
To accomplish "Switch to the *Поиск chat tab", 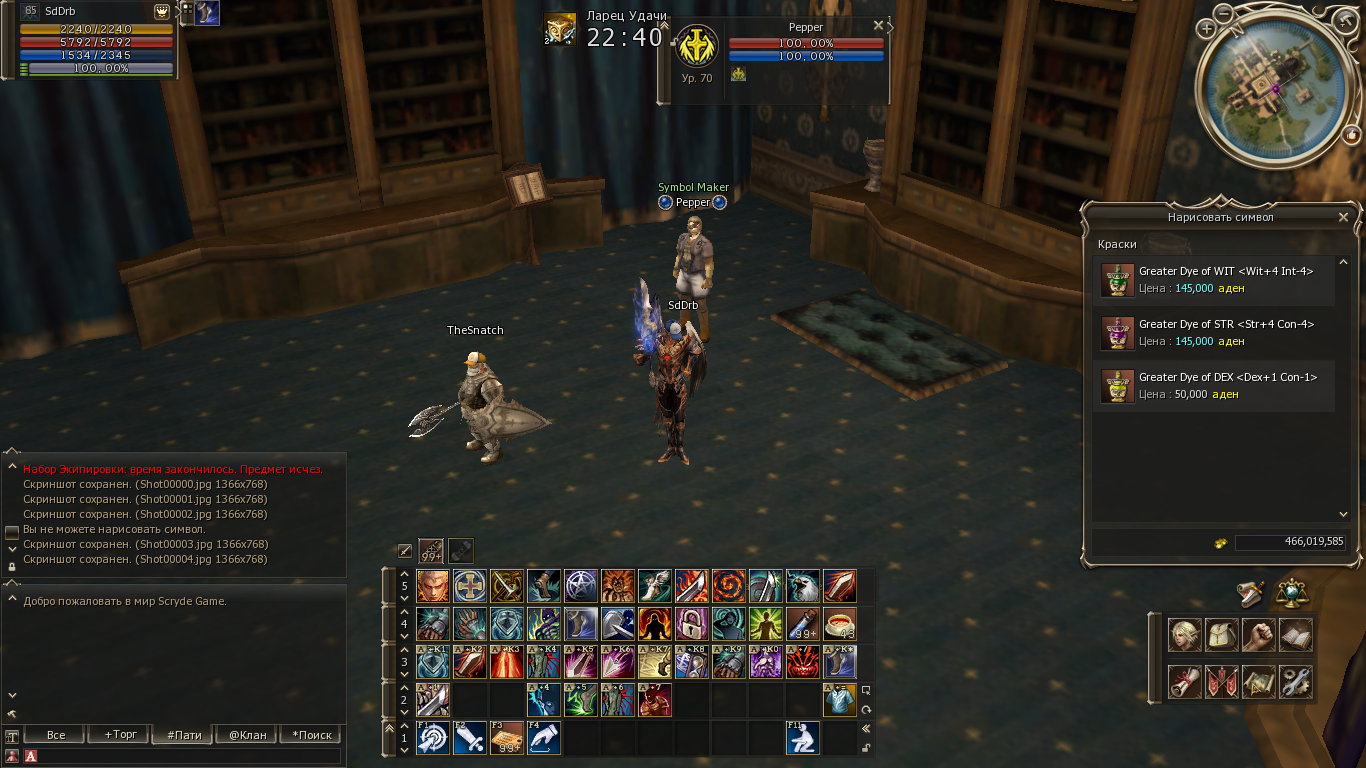I will point(311,735).
